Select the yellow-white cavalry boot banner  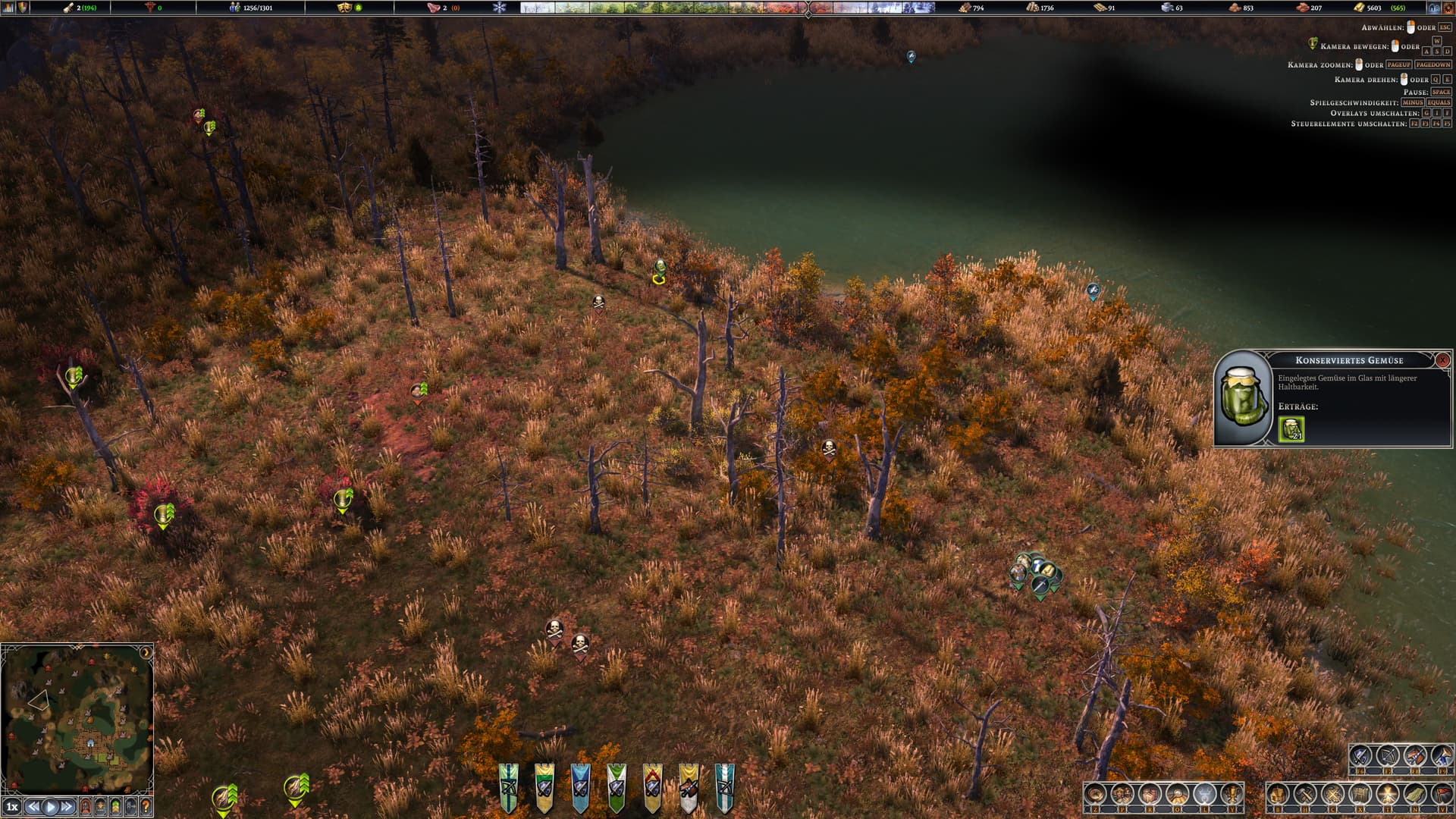[x=689, y=787]
